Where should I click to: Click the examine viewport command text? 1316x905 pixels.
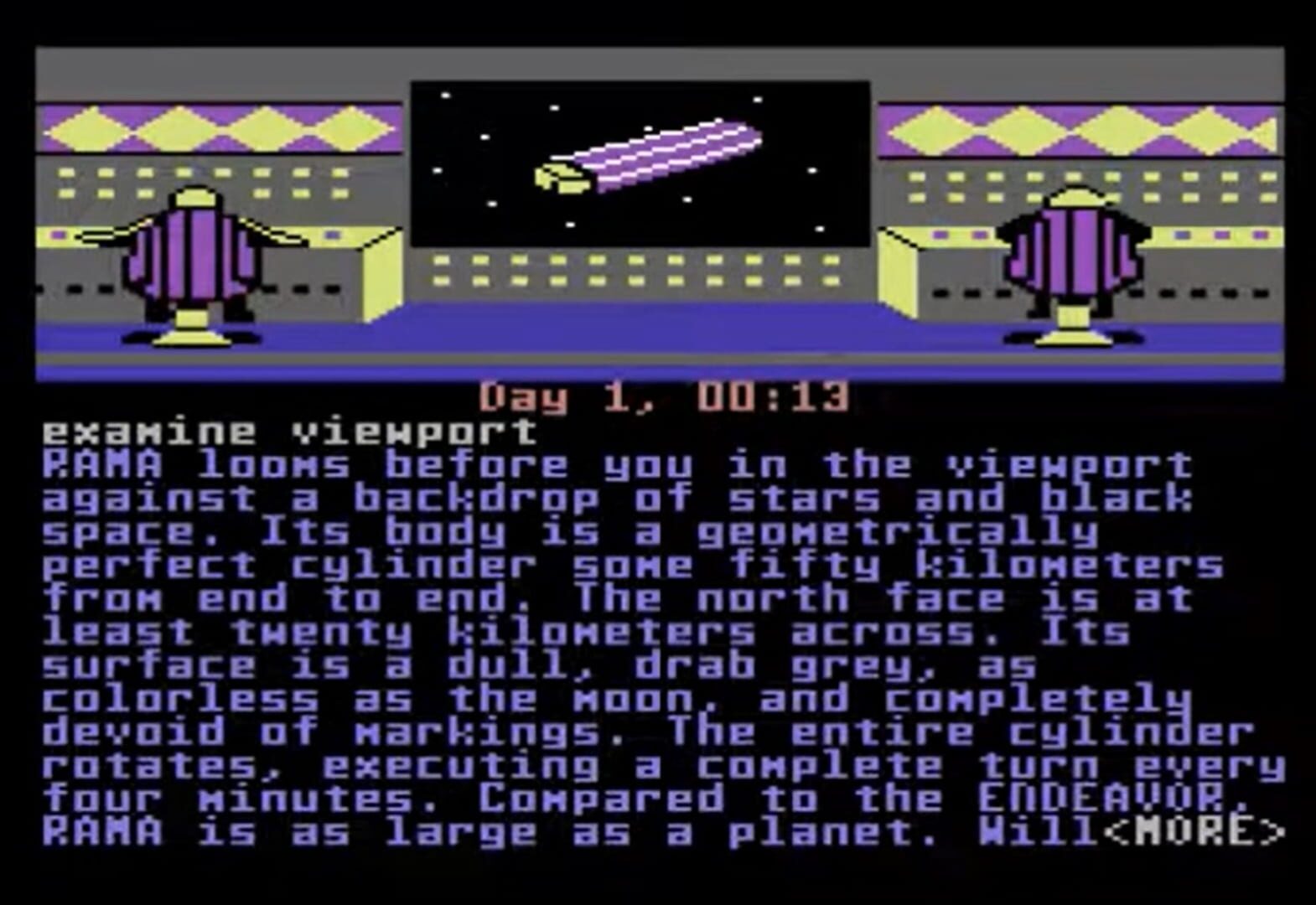[289, 432]
